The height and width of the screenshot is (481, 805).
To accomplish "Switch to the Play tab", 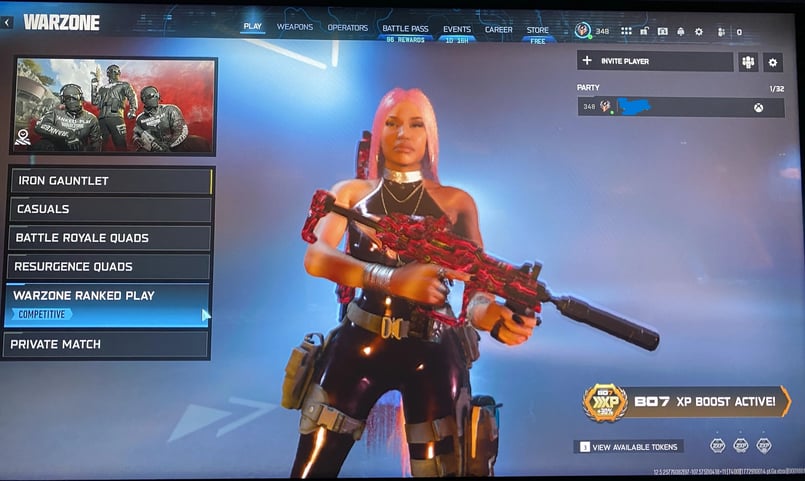I will (252, 27).
